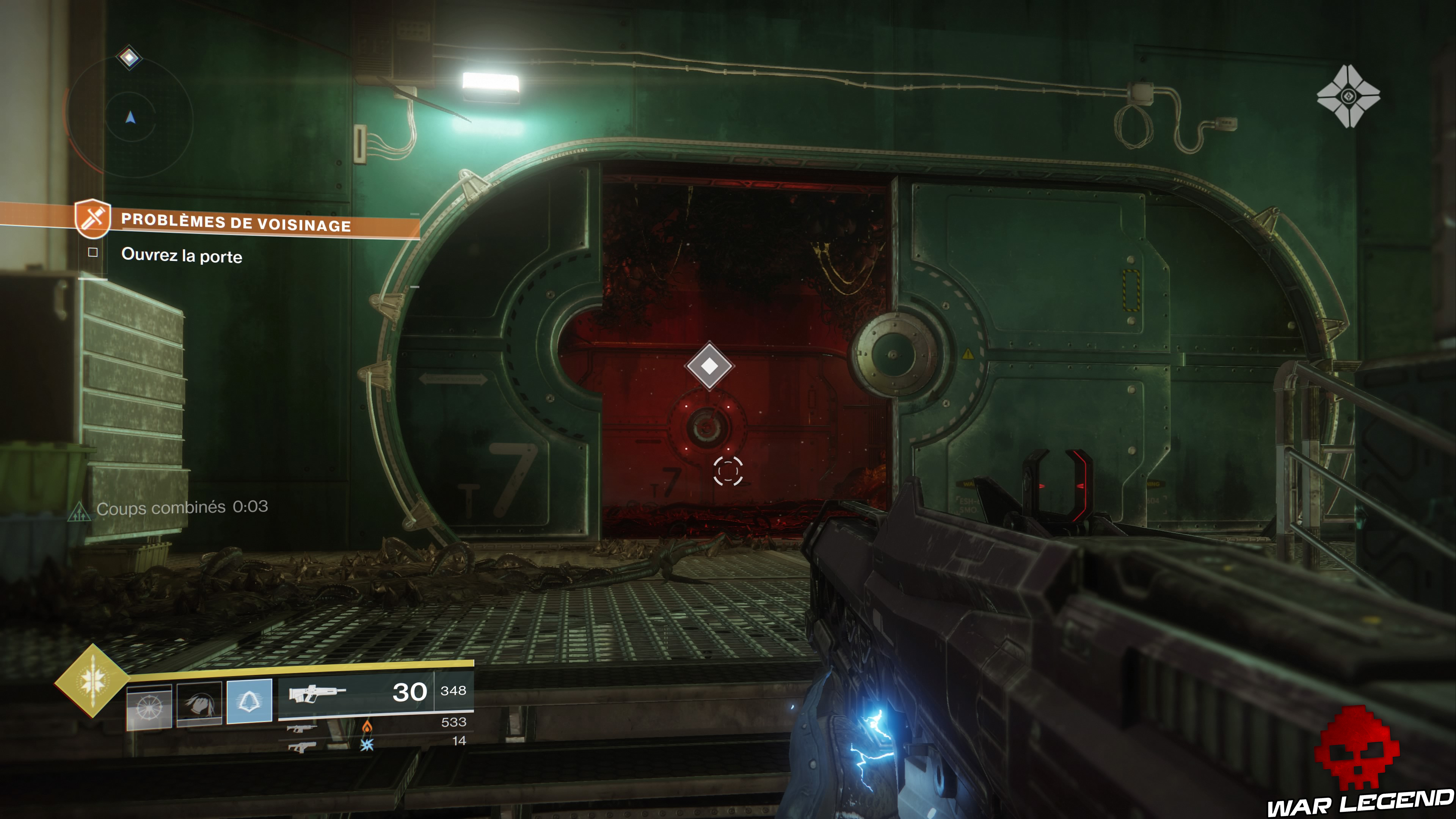Select the equipped auto rifle weapon icon

pyautogui.click(x=317, y=692)
